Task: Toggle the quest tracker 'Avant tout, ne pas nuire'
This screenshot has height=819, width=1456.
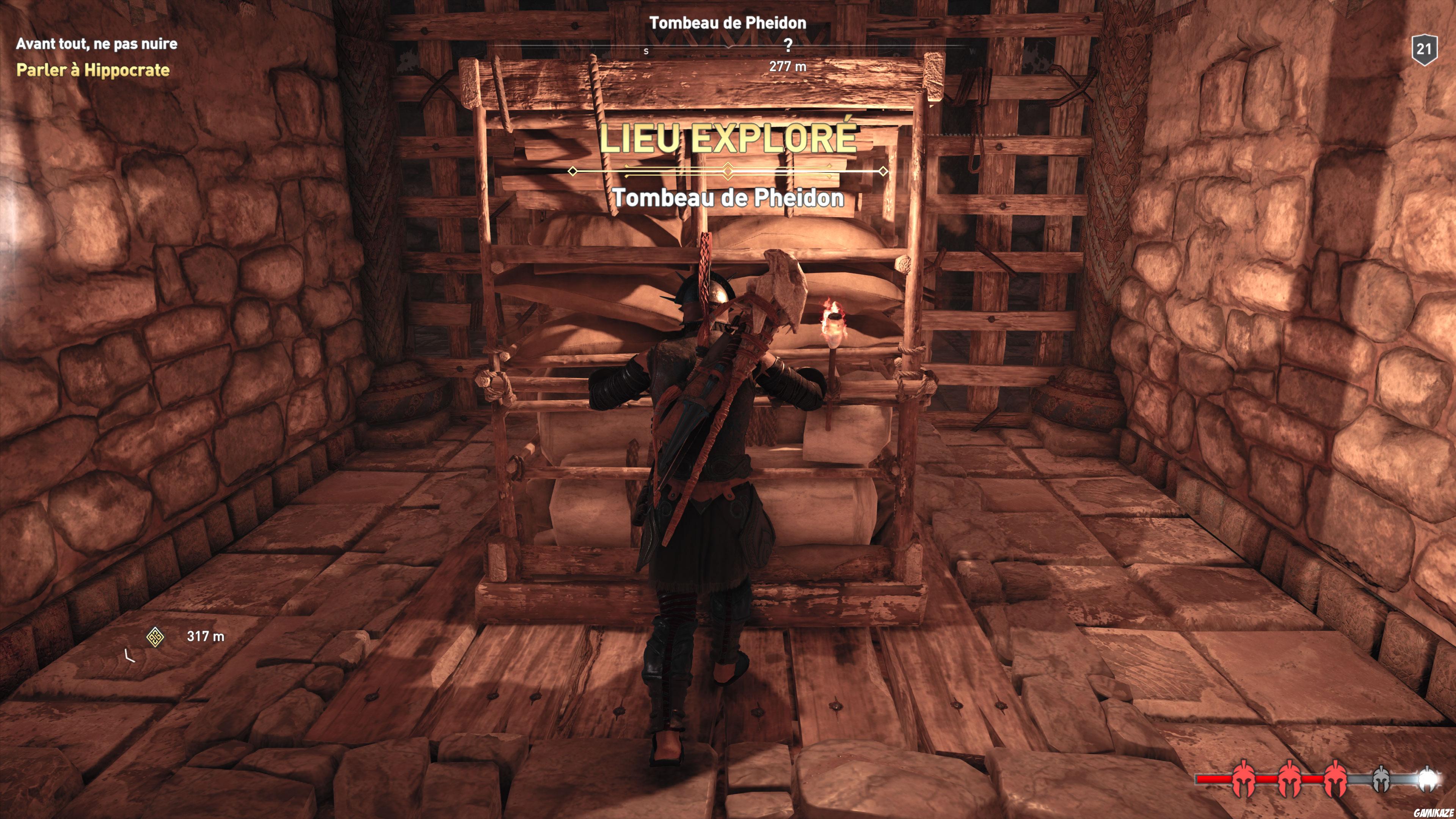Action: coord(97,45)
